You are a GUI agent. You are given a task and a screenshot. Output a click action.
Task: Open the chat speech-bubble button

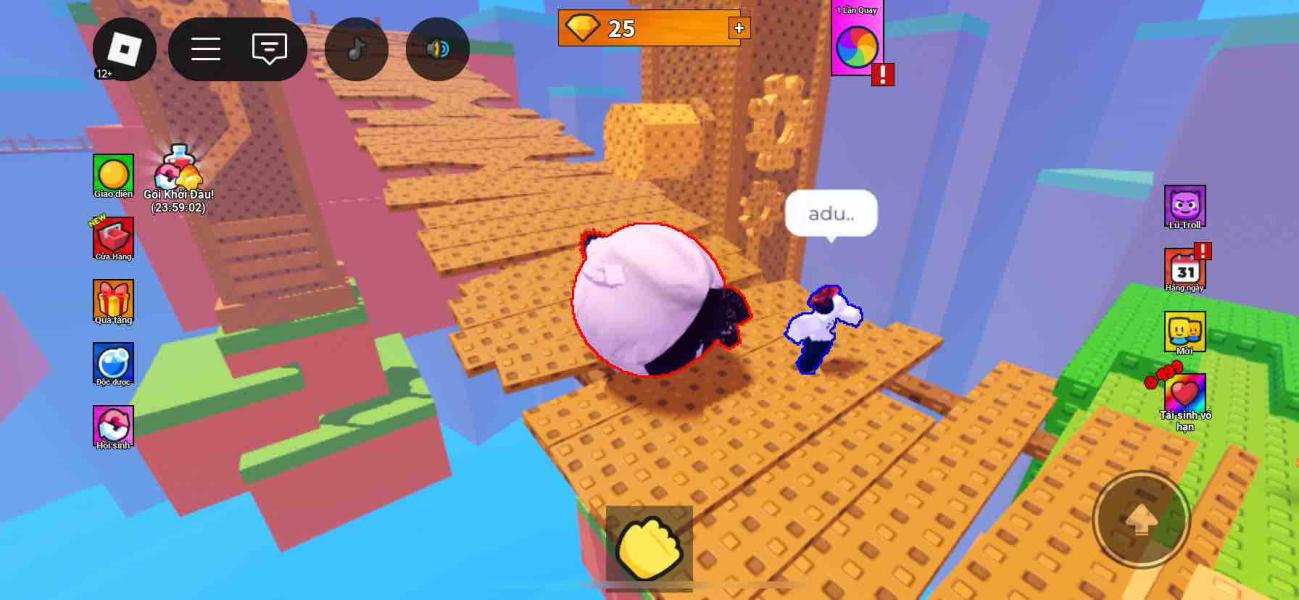tap(269, 49)
